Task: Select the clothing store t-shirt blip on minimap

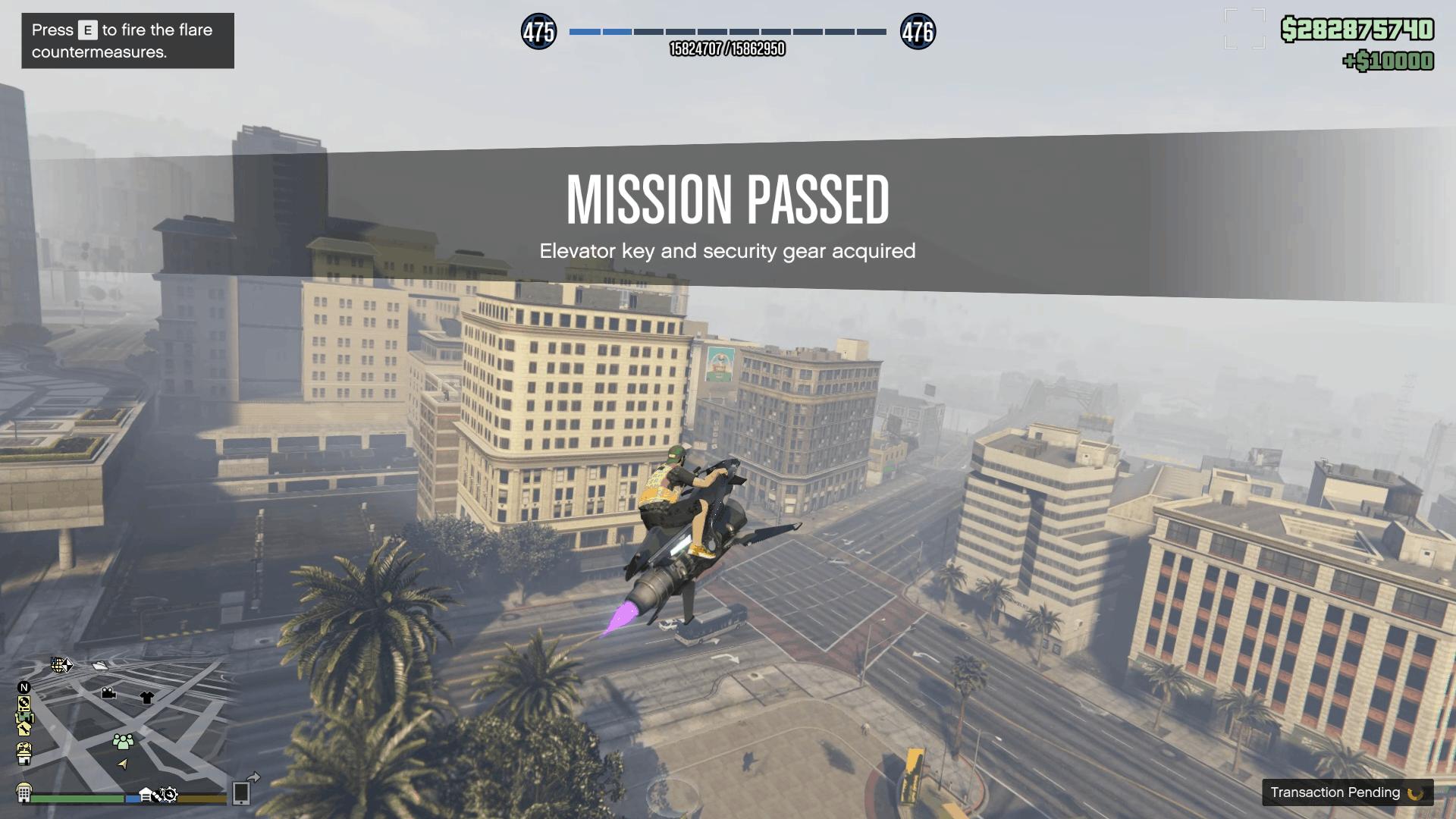Action: pyautogui.click(x=146, y=696)
